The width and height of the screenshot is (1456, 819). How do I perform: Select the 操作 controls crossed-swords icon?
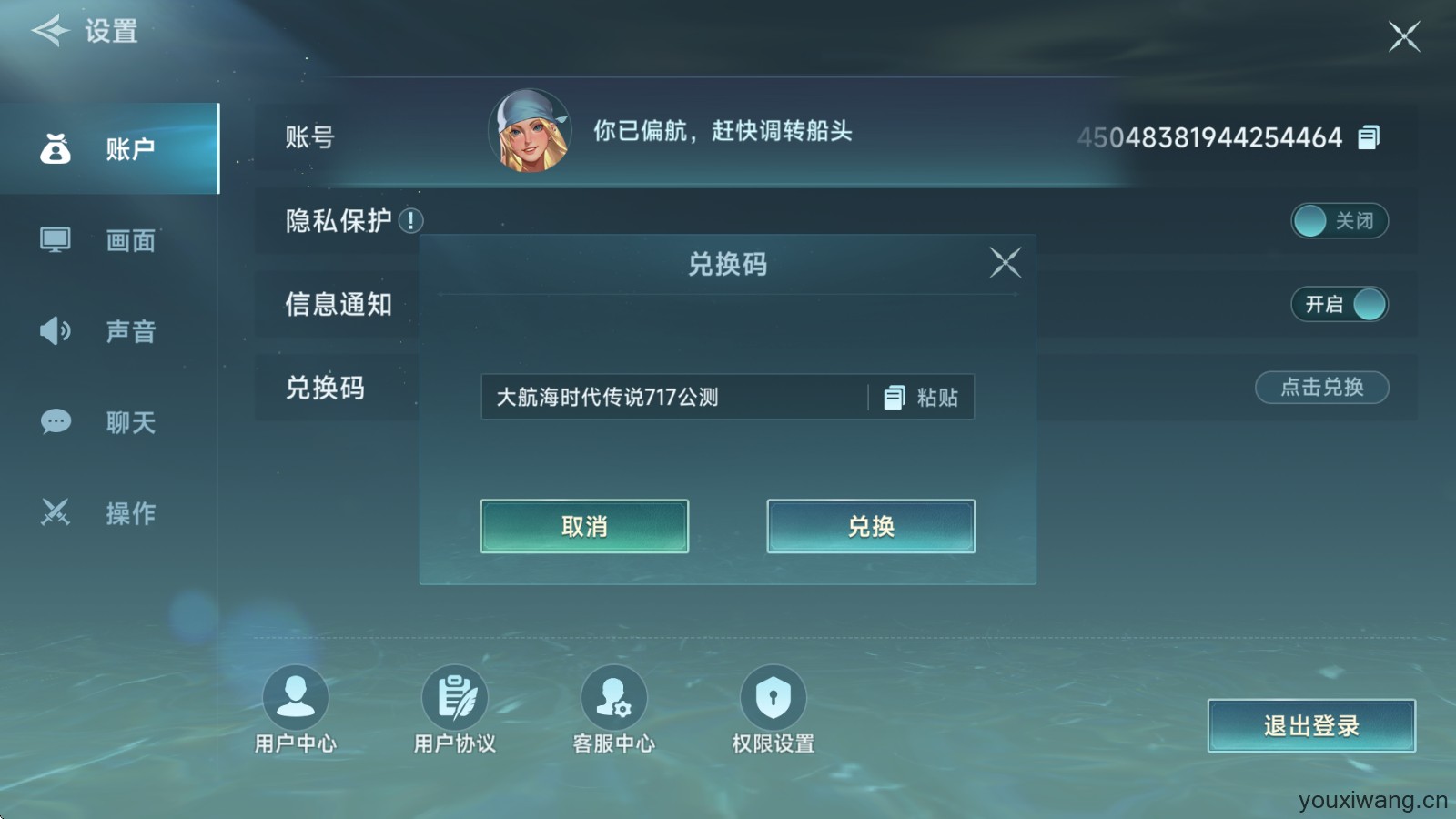click(x=56, y=512)
